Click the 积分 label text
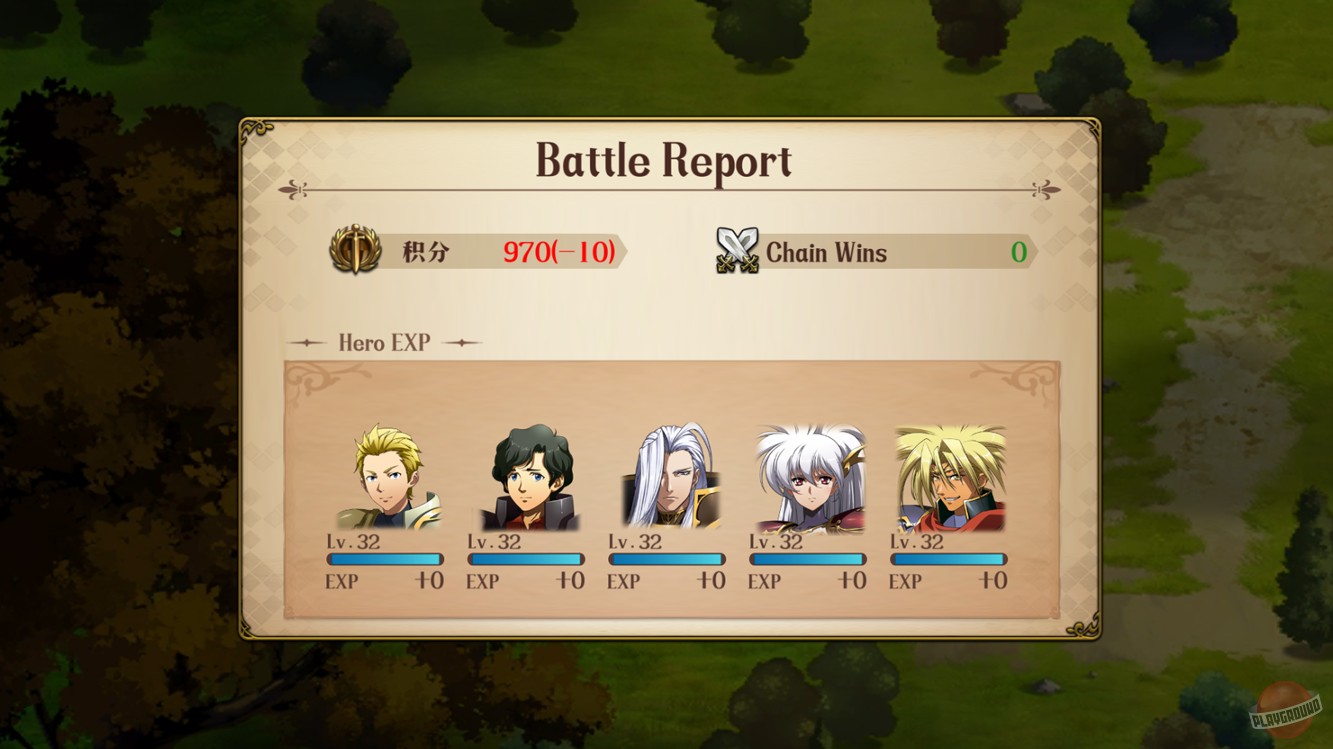1333x749 pixels. click(425, 252)
